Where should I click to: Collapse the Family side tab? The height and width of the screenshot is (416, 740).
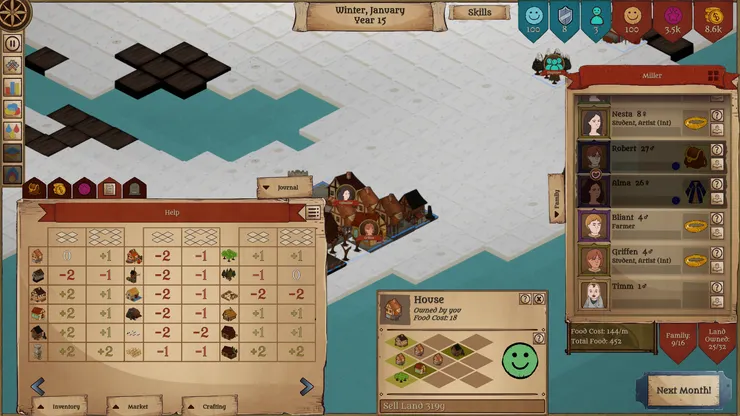point(556,198)
